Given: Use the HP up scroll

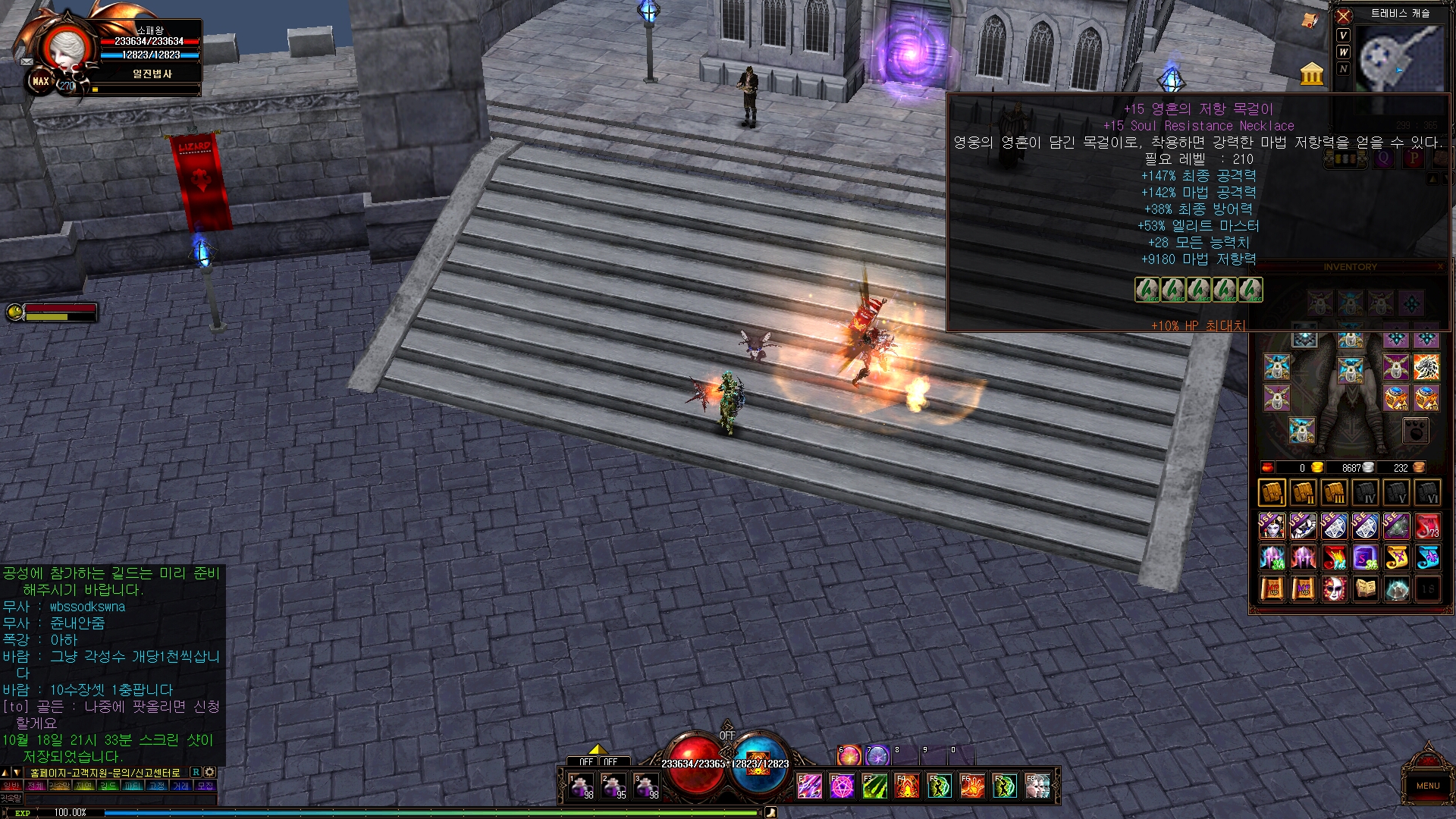Looking at the screenshot, I should point(1272,588).
